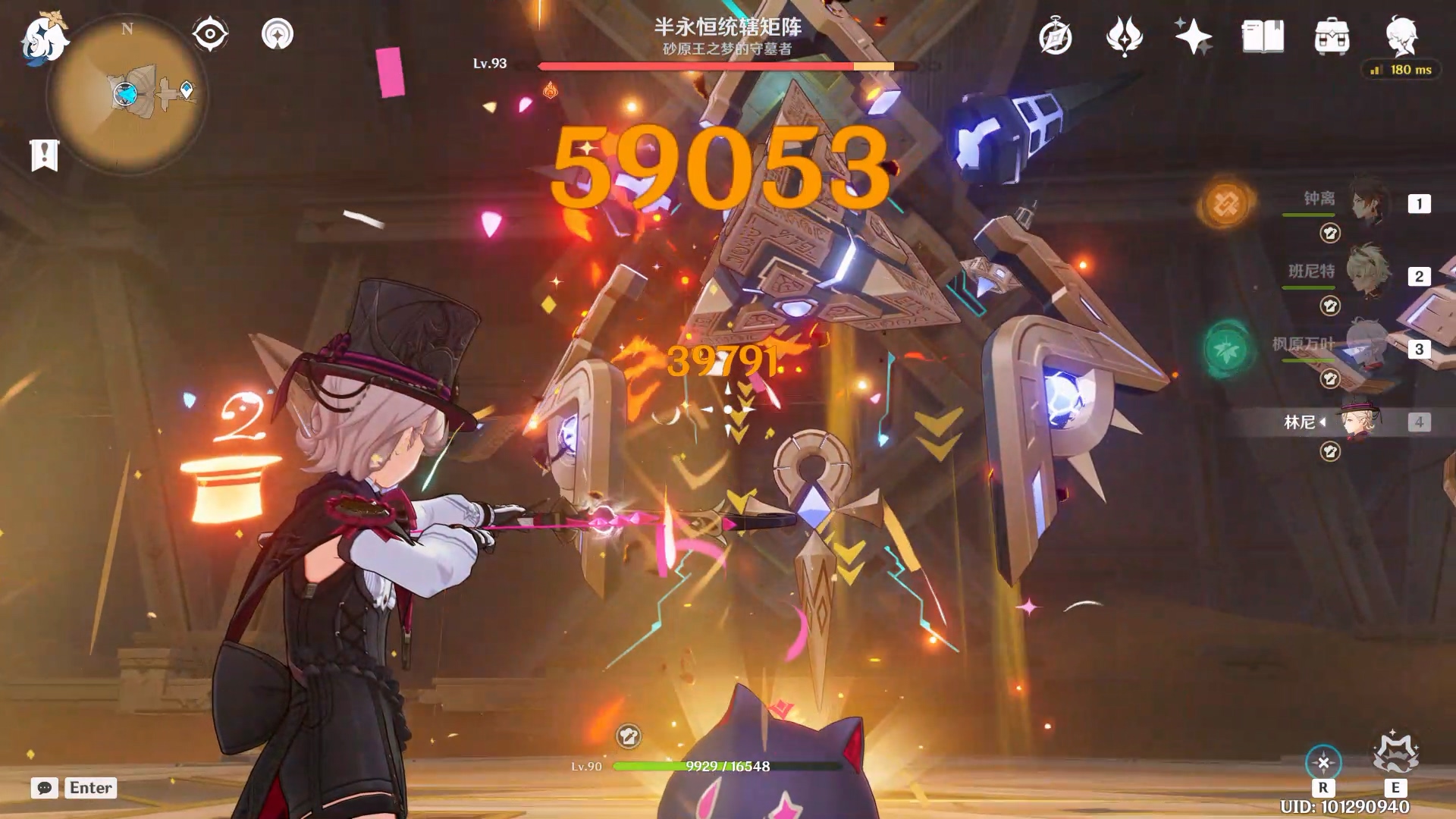The width and height of the screenshot is (1456, 819).
Task: Click the green Anemo burst orb beside 枫原万叶
Action: tap(1225, 350)
